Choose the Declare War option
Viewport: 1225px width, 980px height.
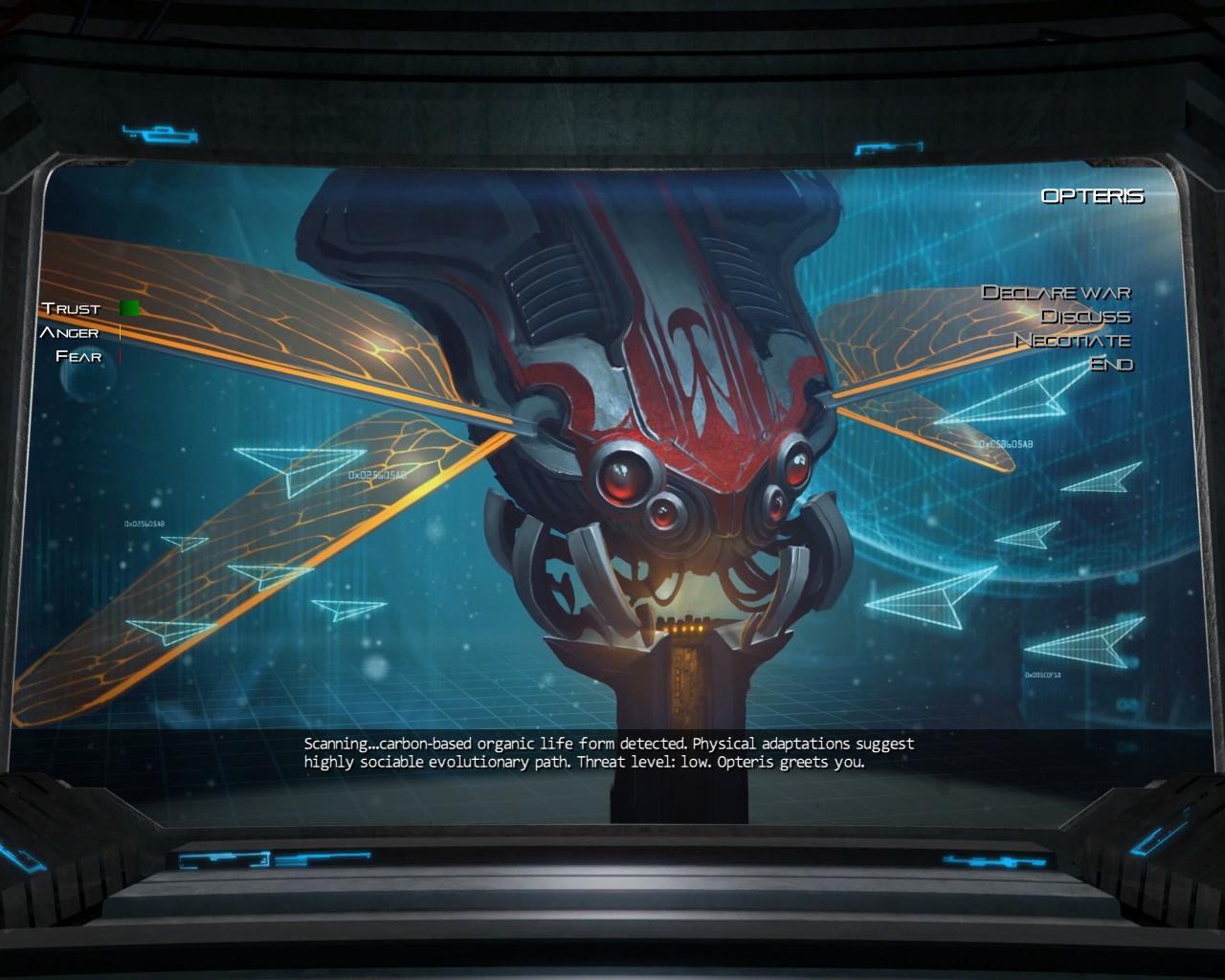[x=1056, y=292]
